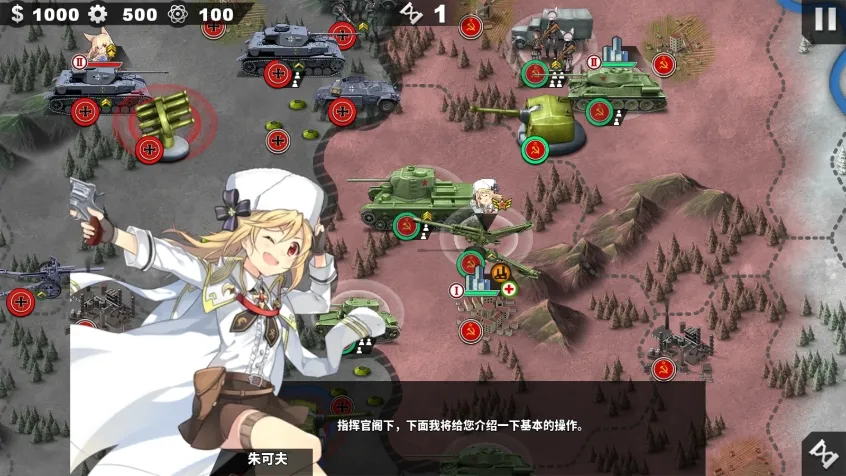Continue the tutorial dialogue text box
This screenshot has width=846, height=476.
tap(460, 425)
